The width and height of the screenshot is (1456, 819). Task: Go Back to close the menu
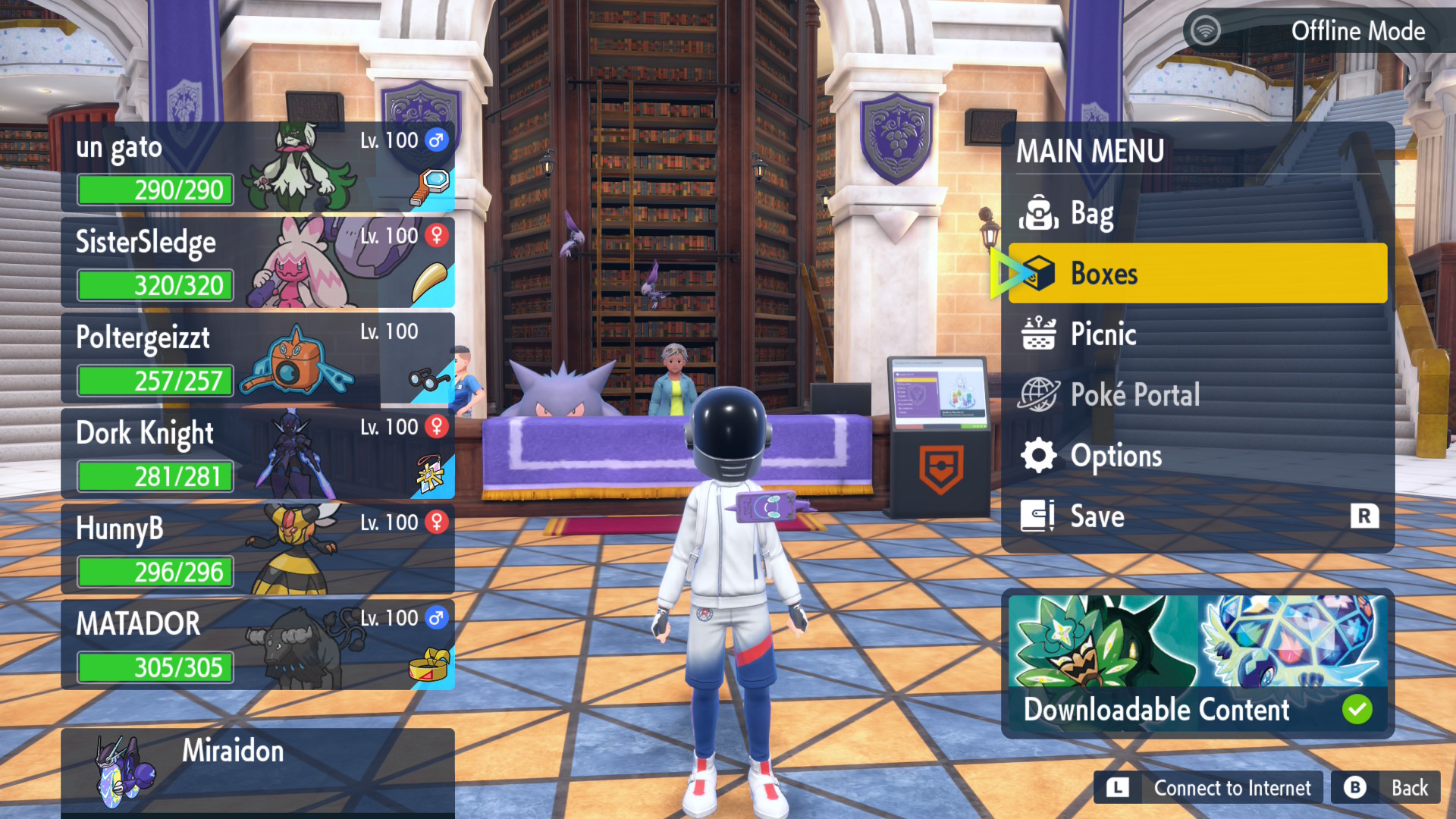[1386, 789]
